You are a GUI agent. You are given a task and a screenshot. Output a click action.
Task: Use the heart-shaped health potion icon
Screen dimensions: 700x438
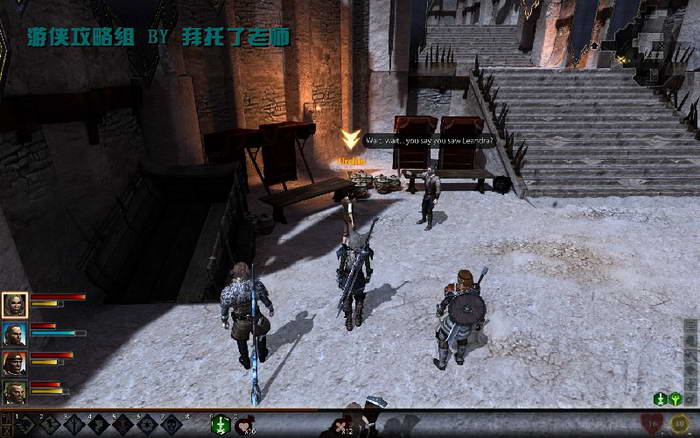point(243,426)
